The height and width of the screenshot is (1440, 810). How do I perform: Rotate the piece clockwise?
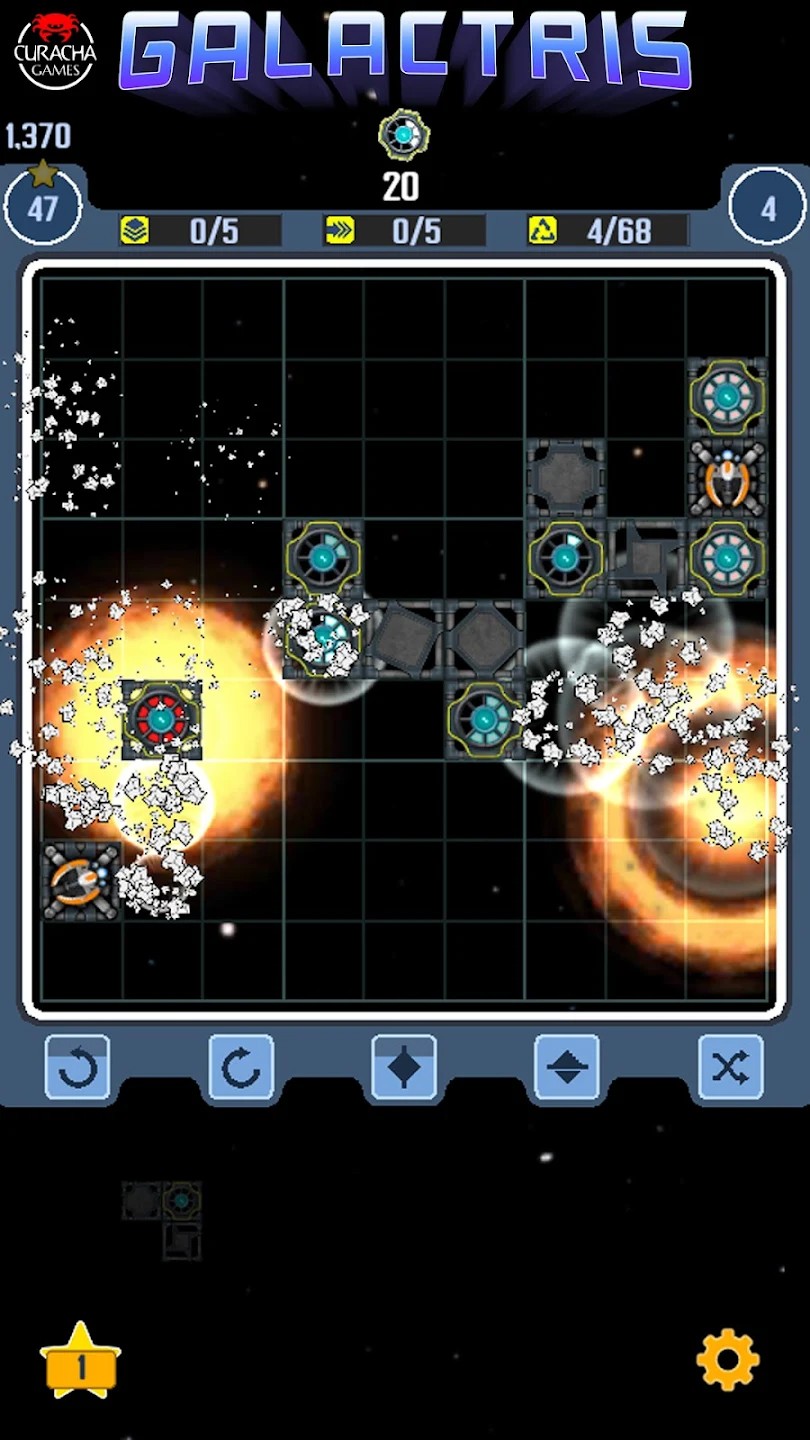[241, 1068]
